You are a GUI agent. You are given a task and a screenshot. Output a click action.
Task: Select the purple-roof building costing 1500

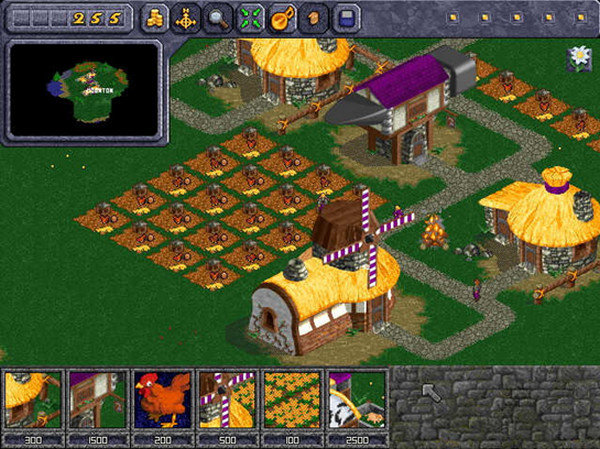click(97, 400)
